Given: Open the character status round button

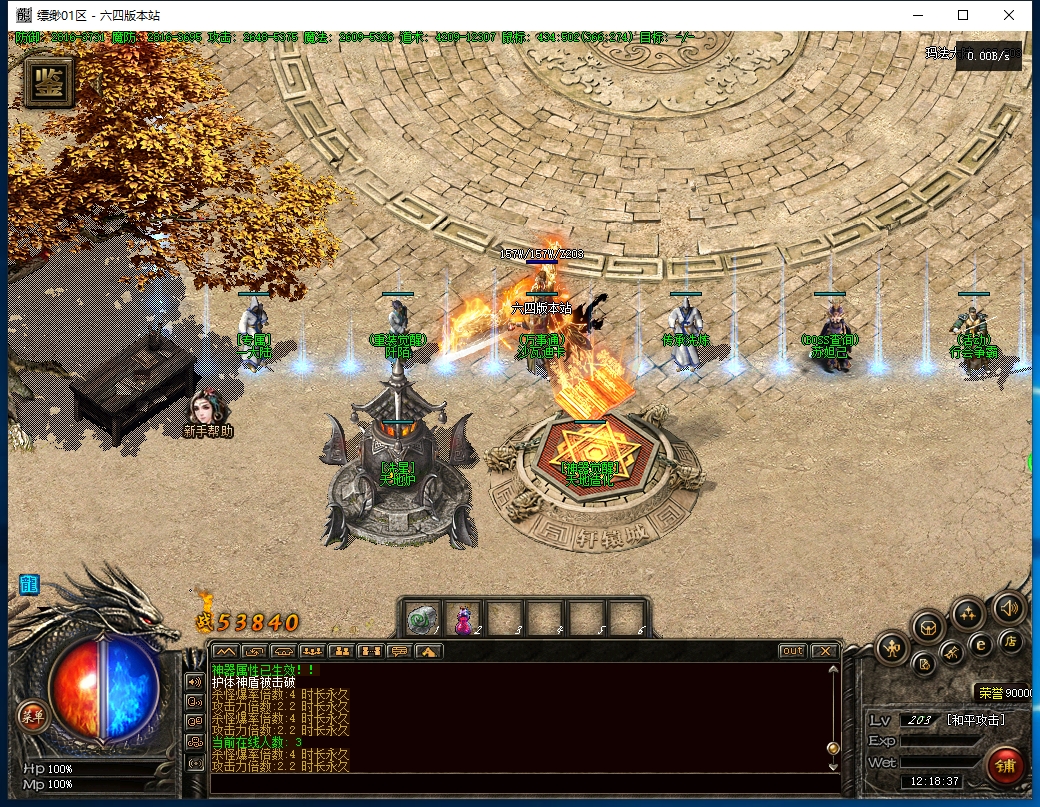Looking at the screenshot, I should 892,649.
